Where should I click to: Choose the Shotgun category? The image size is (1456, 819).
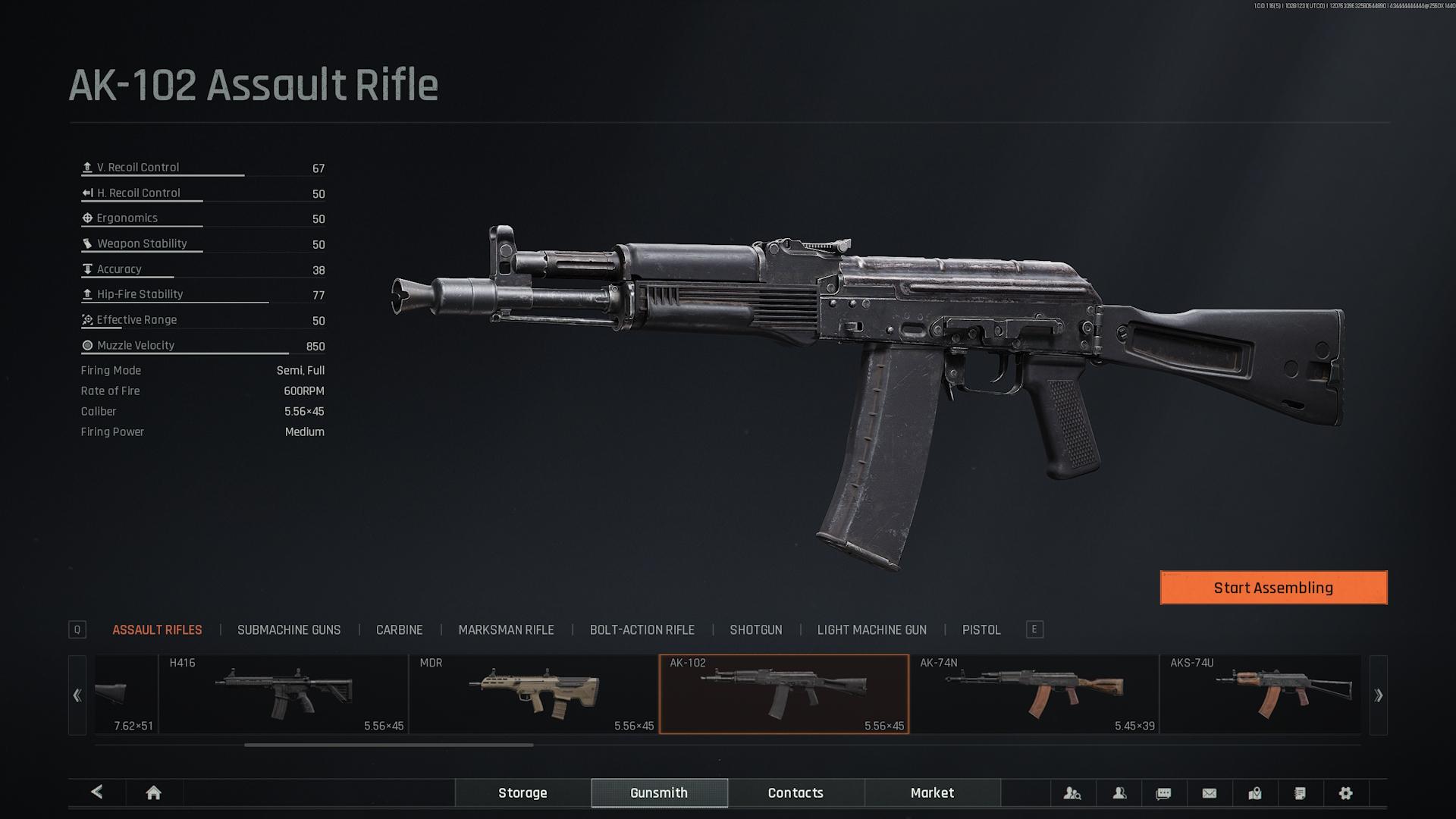[755, 630]
